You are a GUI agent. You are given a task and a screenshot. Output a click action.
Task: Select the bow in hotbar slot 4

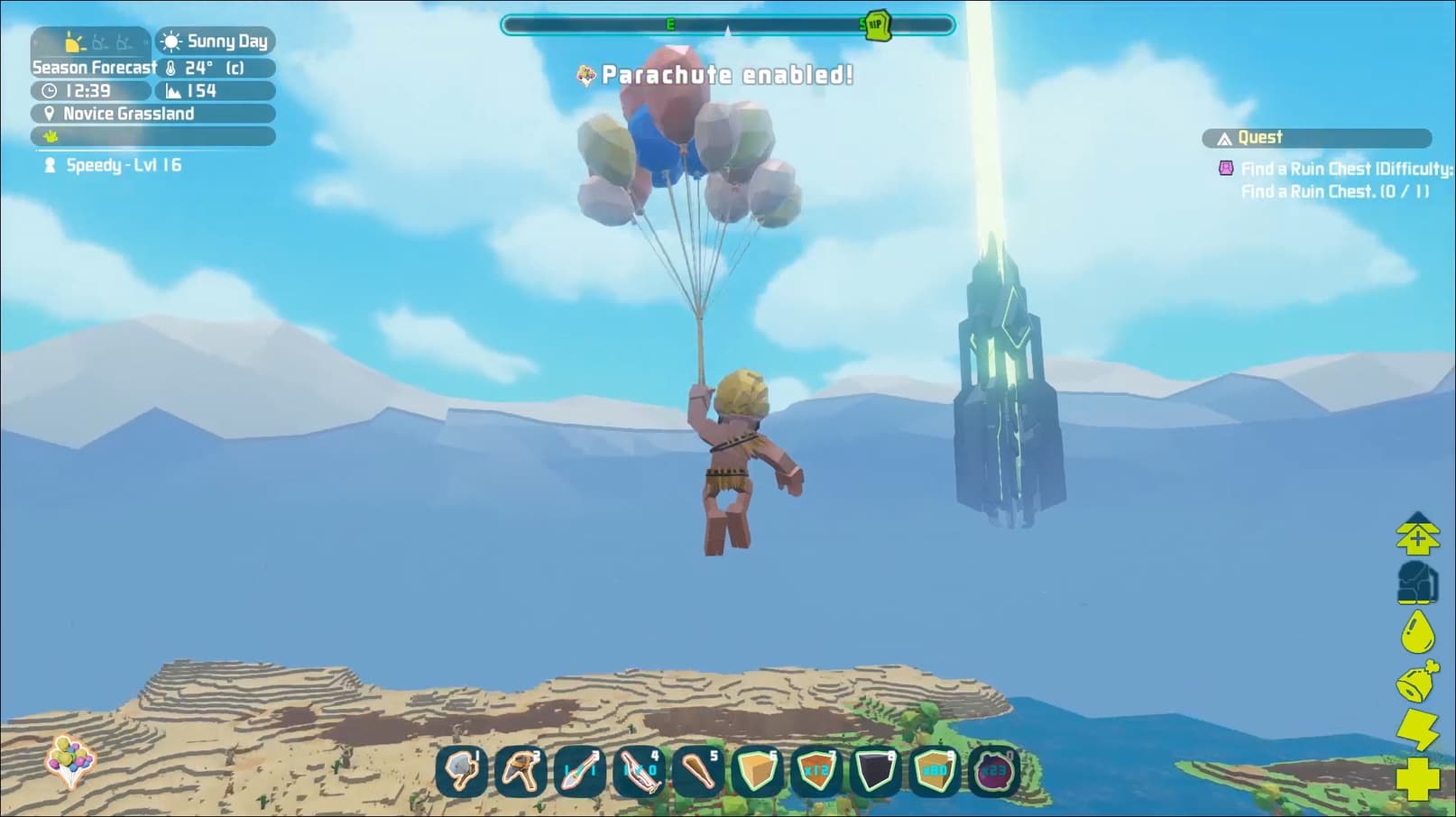639,771
